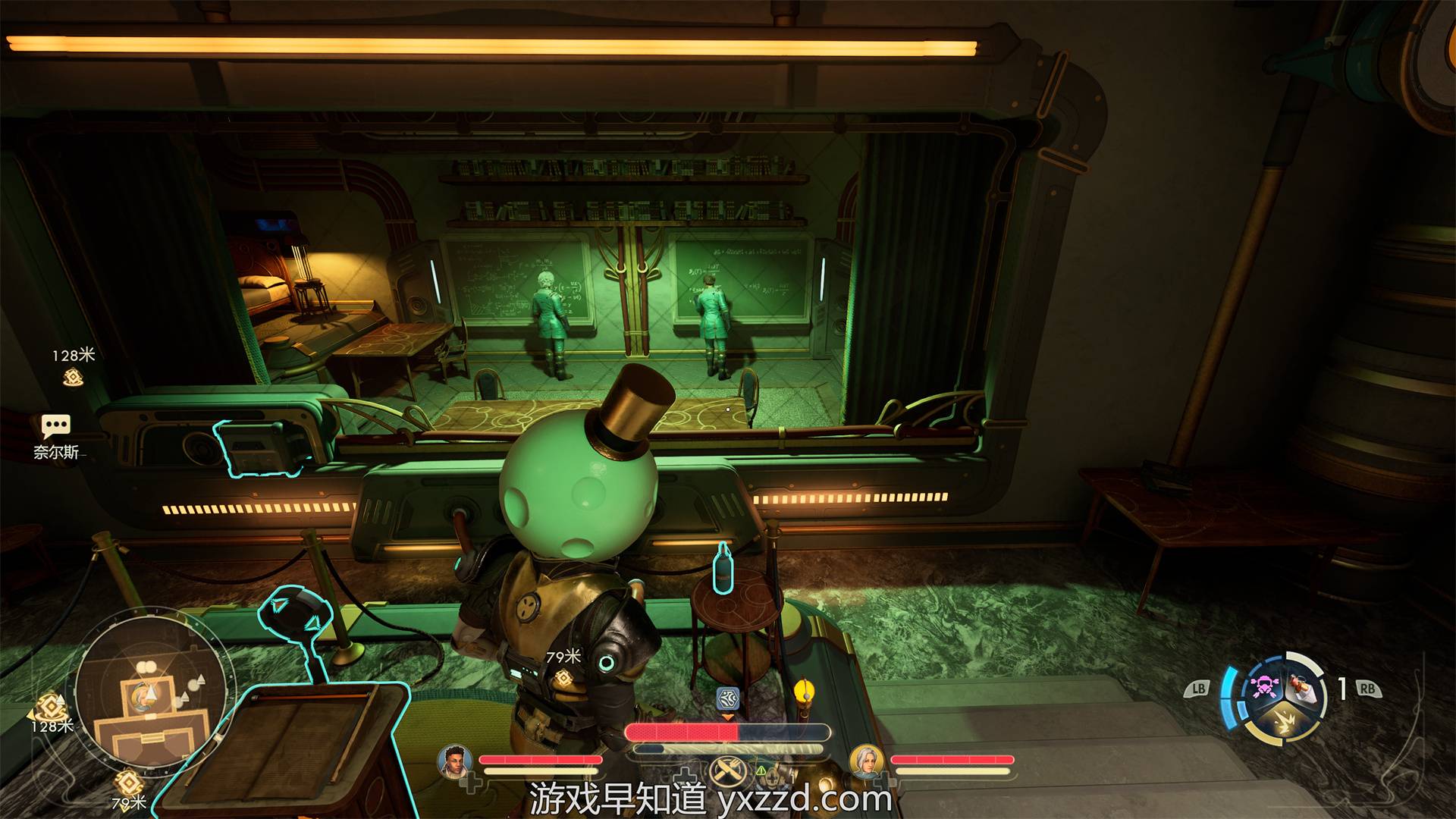Open the circular minimap
1456x819 pixels.
pyautogui.click(x=150, y=691)
